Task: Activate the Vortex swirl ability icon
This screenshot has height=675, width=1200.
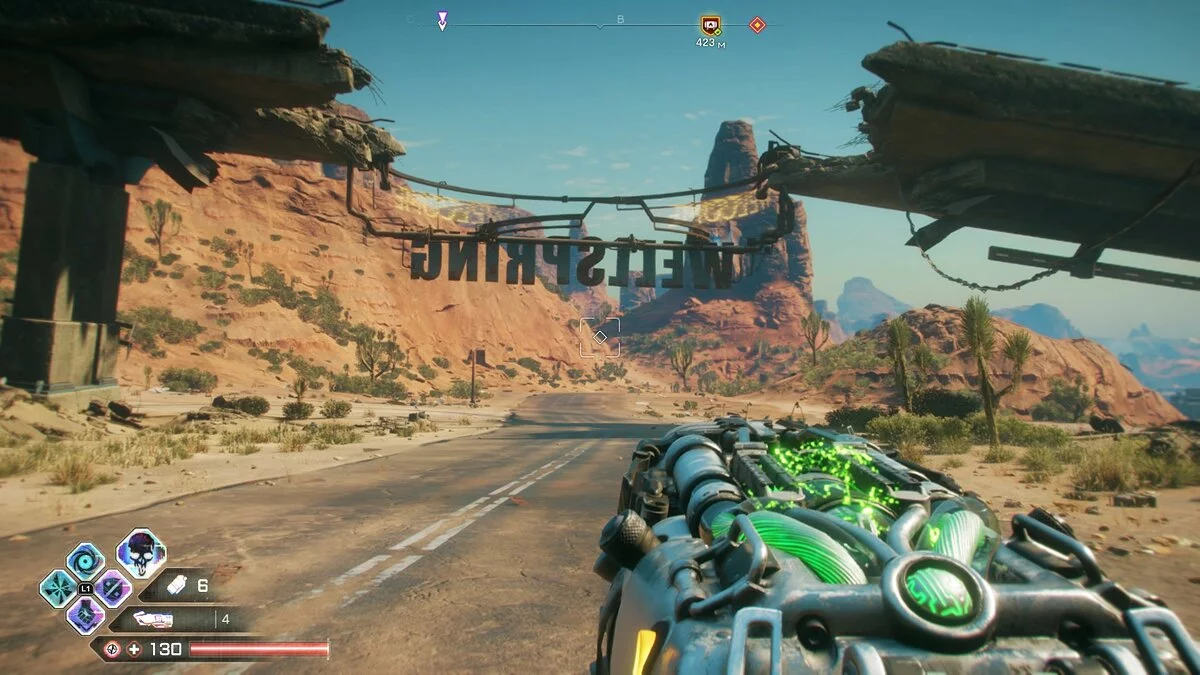Action: point(85,561)
